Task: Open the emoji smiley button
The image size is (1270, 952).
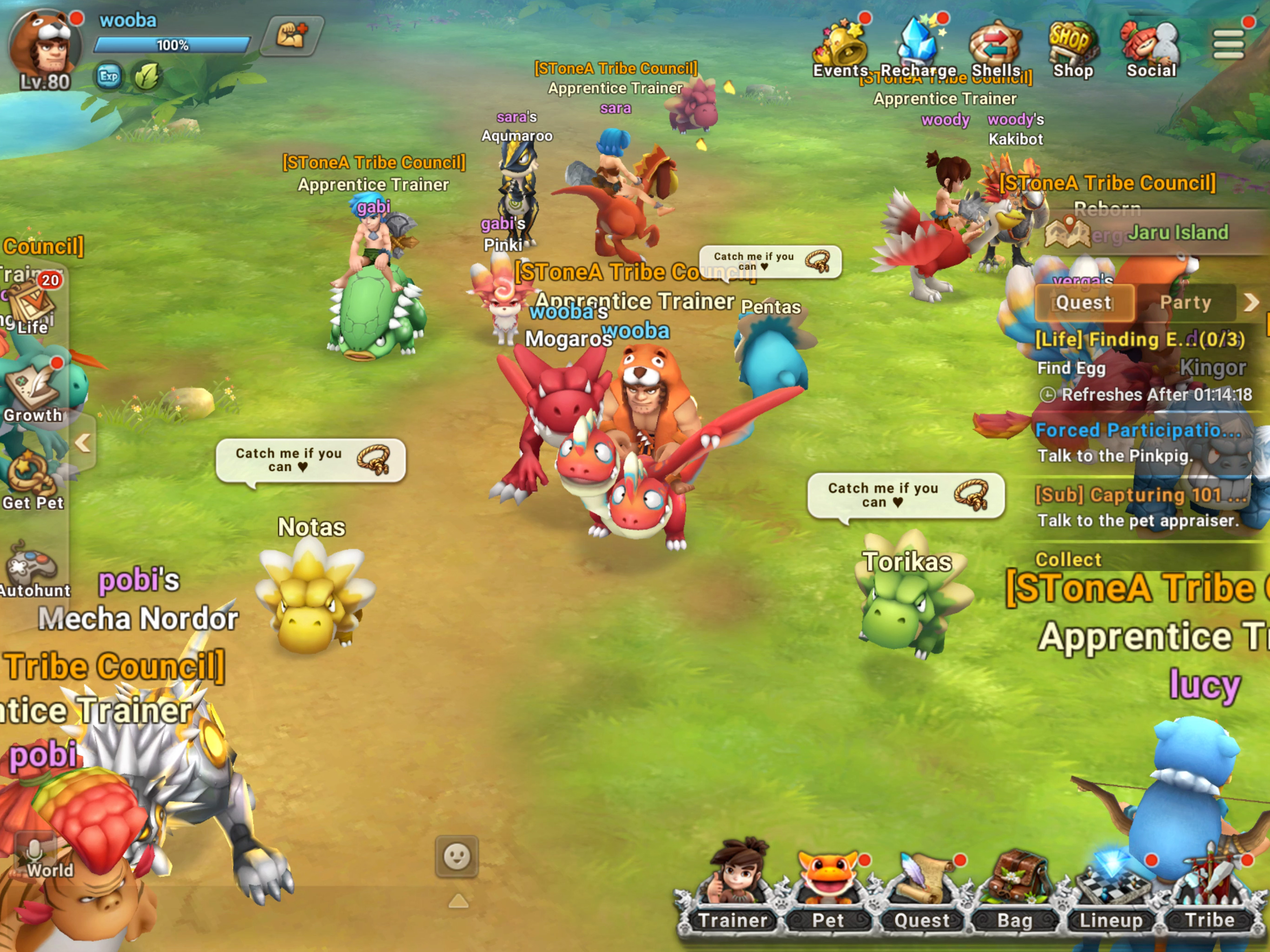Action: pos(457,857)
